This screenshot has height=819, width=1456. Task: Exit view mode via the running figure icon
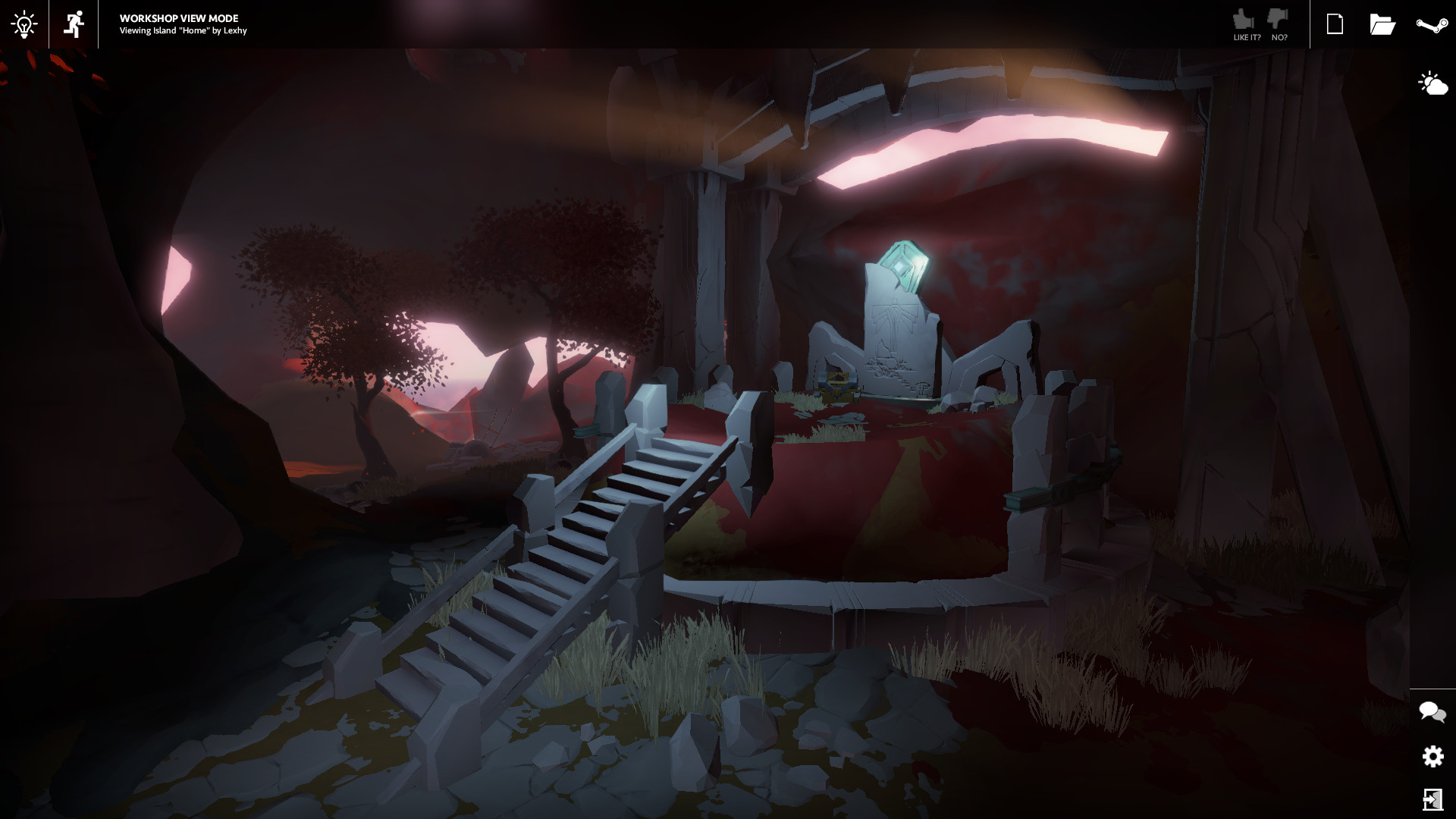pyautogui.click(x=73, y=24)
